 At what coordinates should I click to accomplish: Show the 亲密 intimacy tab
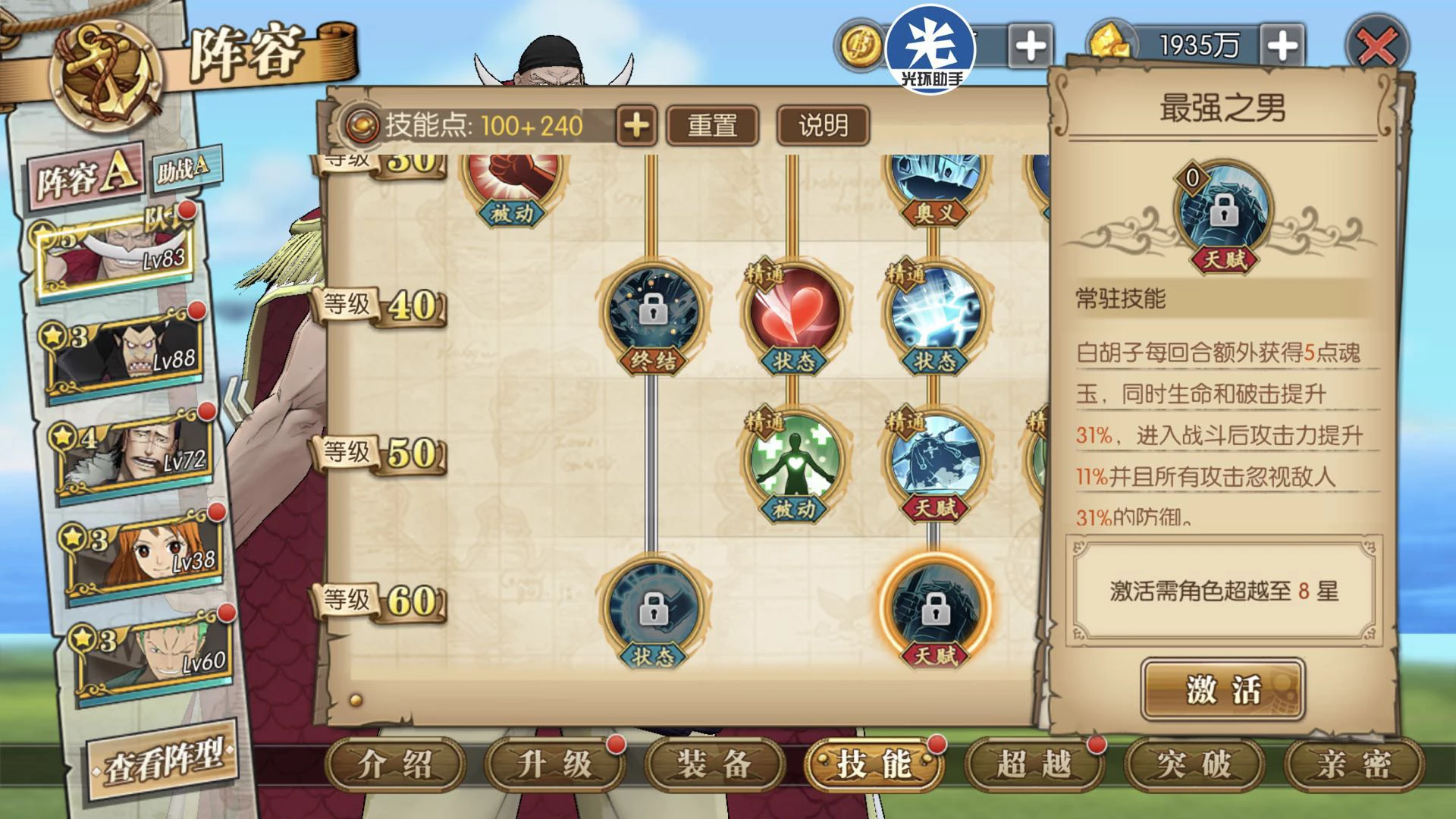[1354, 764]
